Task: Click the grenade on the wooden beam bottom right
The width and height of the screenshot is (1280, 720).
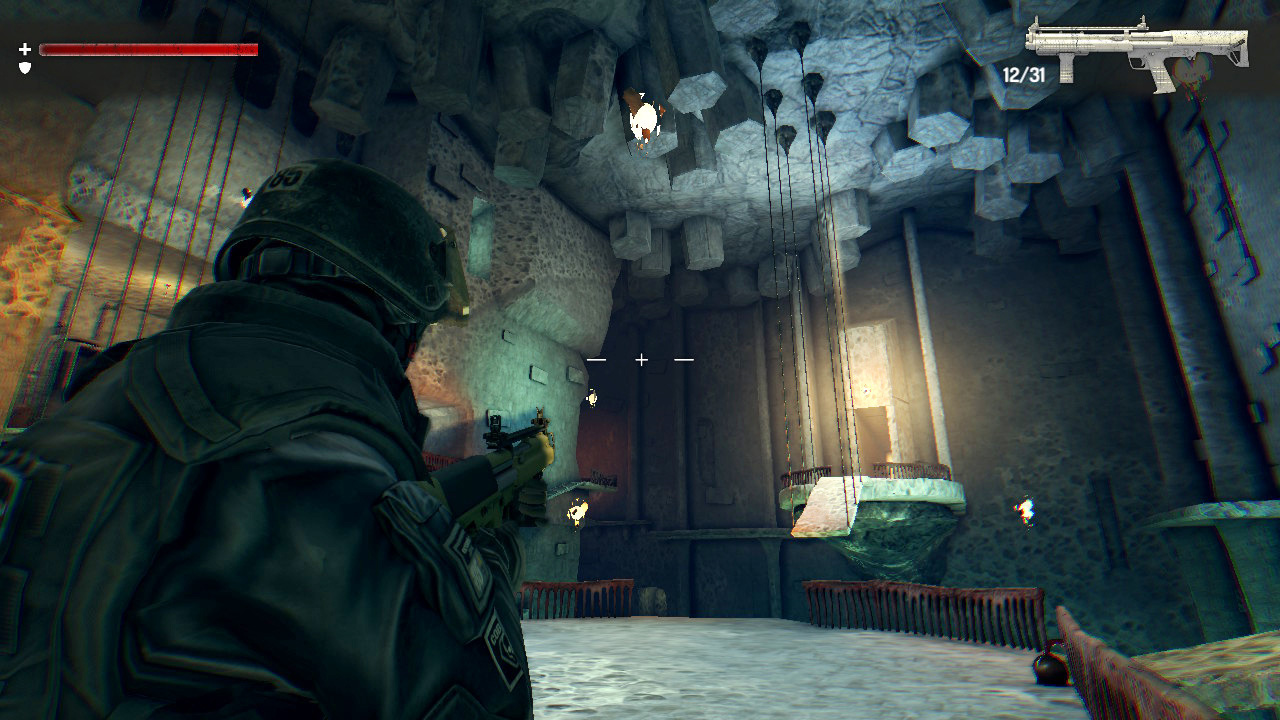Action: [1051, 667]
